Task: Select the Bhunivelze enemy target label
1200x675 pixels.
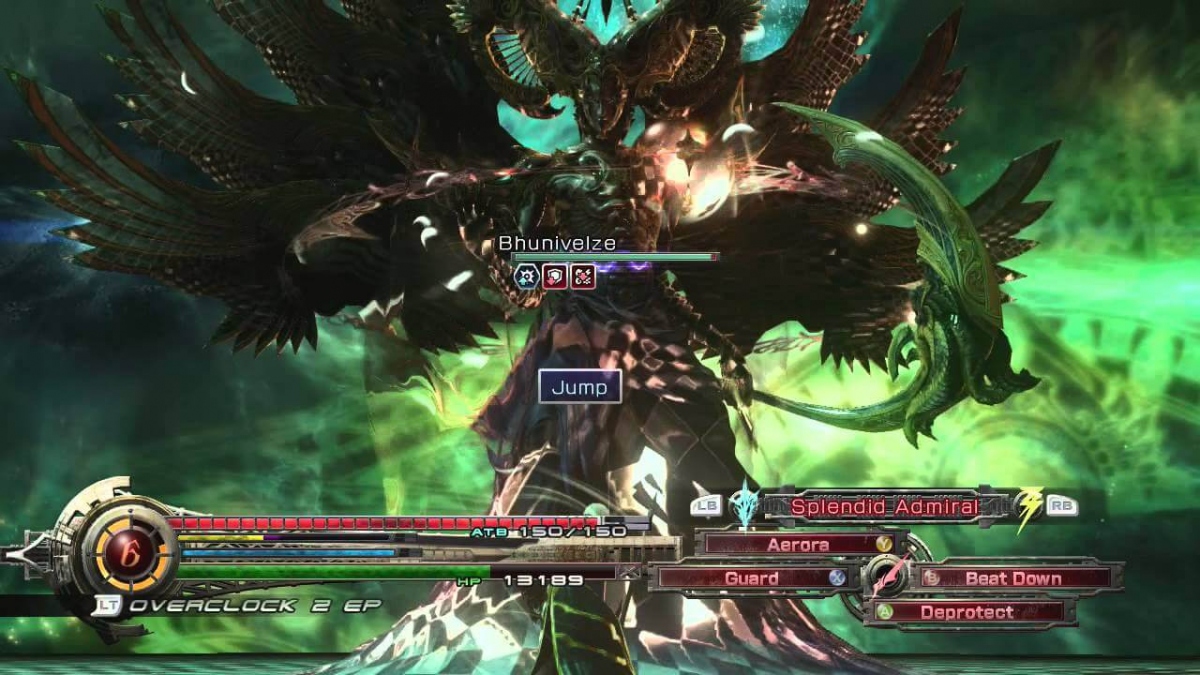Action: [557, 243]
